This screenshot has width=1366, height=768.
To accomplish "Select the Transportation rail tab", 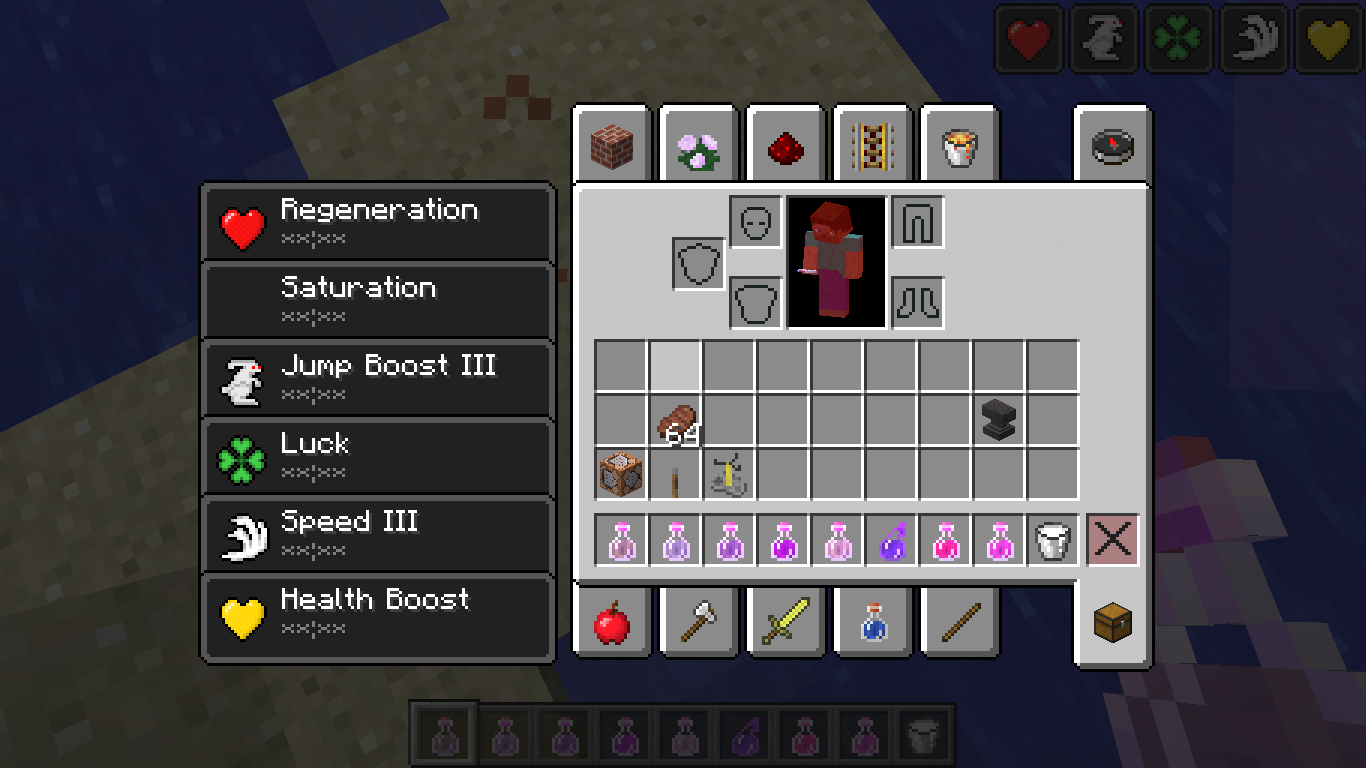I will pos(871,148).
